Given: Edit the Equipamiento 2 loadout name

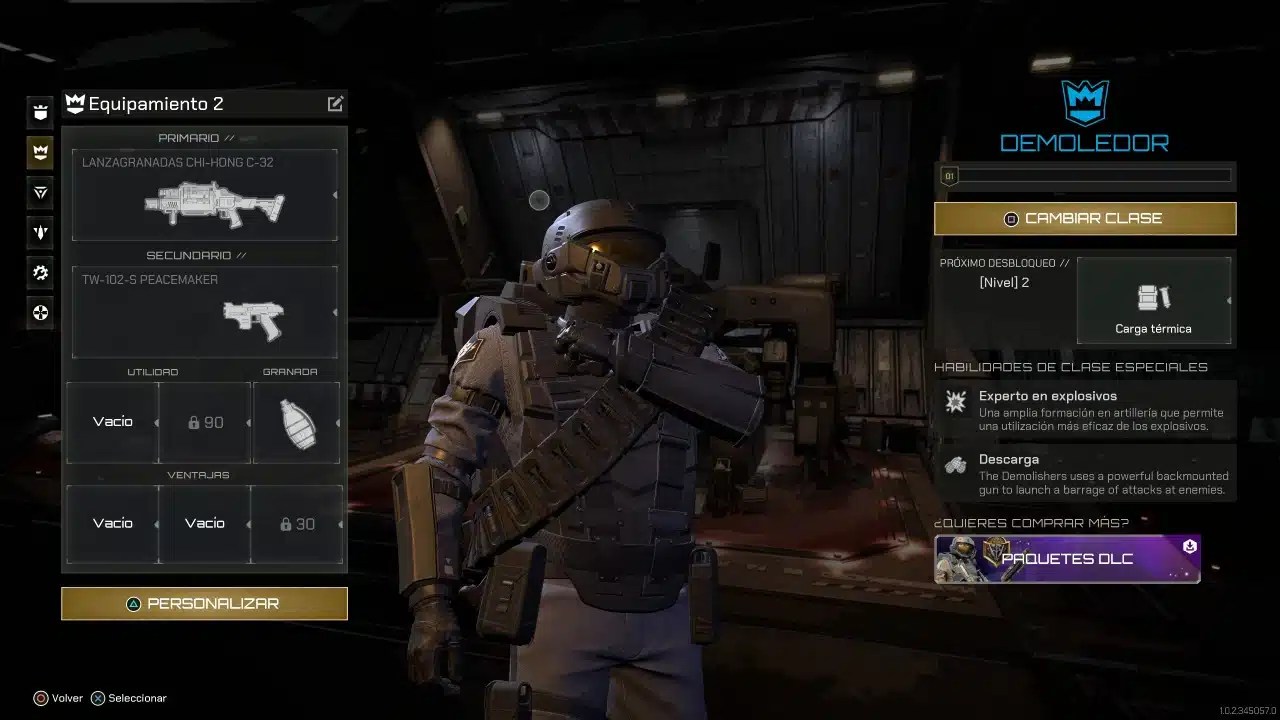Looking at the screenshot, I should (x=335, y=104).
